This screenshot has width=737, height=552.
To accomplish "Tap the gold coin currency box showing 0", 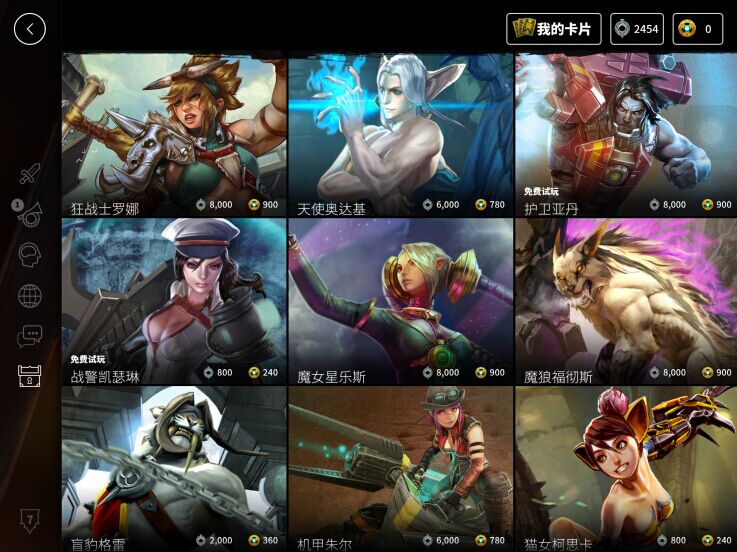I will [x=697, y=29].
